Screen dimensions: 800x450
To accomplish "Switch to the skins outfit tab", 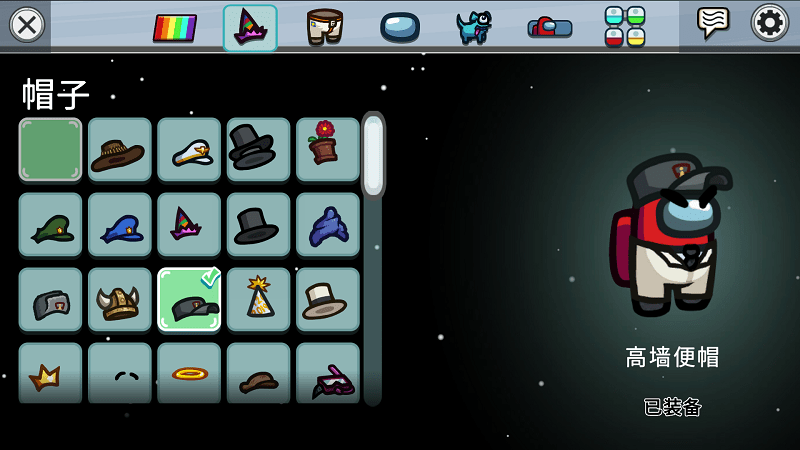I will tap(324, 27).
